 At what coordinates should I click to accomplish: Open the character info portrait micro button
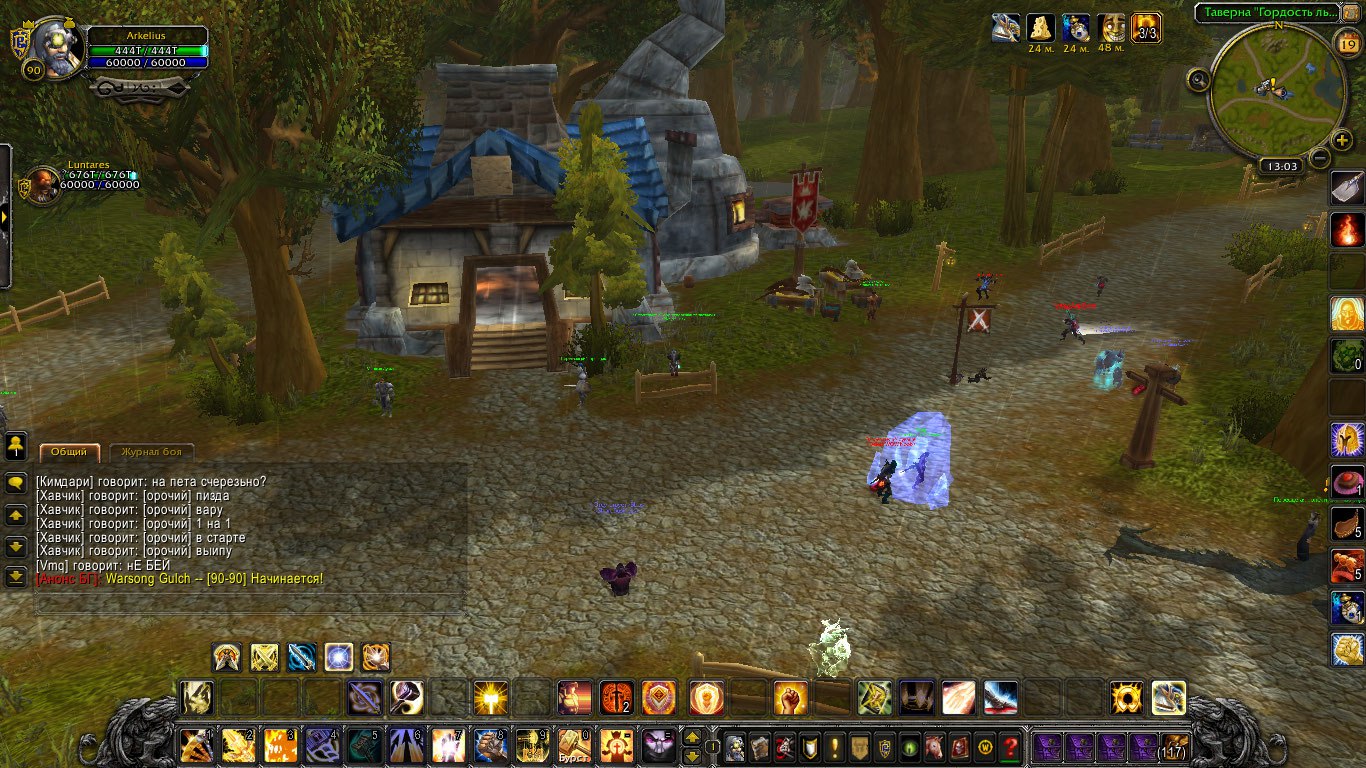click(x=735, y=747)
